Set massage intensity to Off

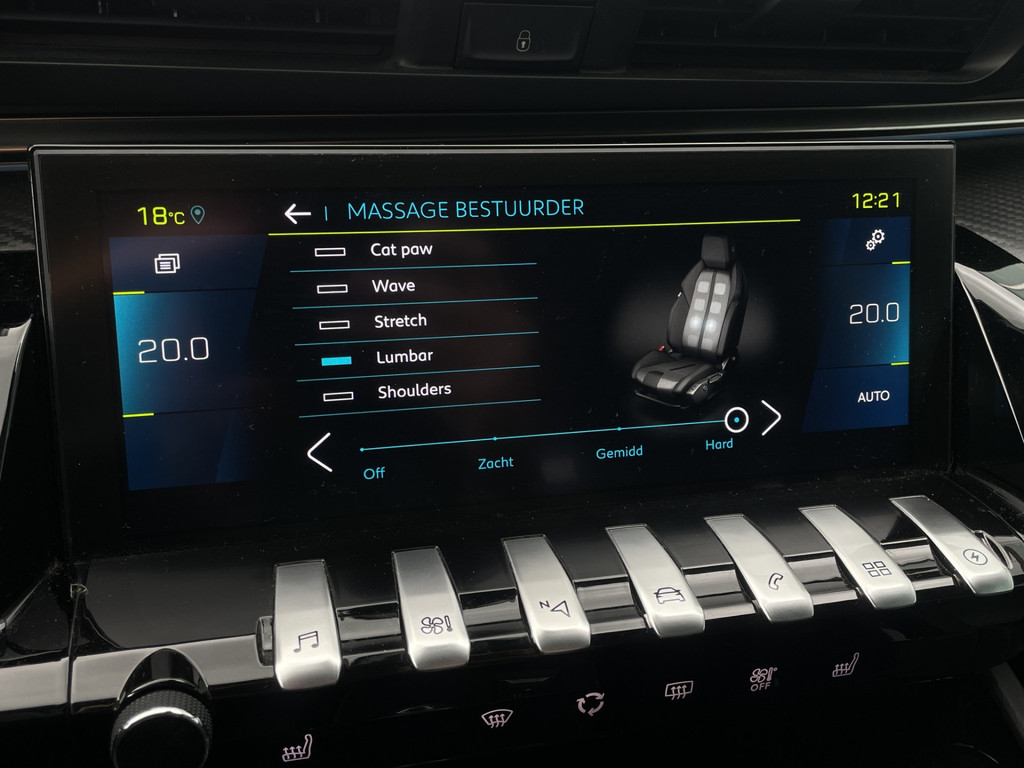(365, 451)
